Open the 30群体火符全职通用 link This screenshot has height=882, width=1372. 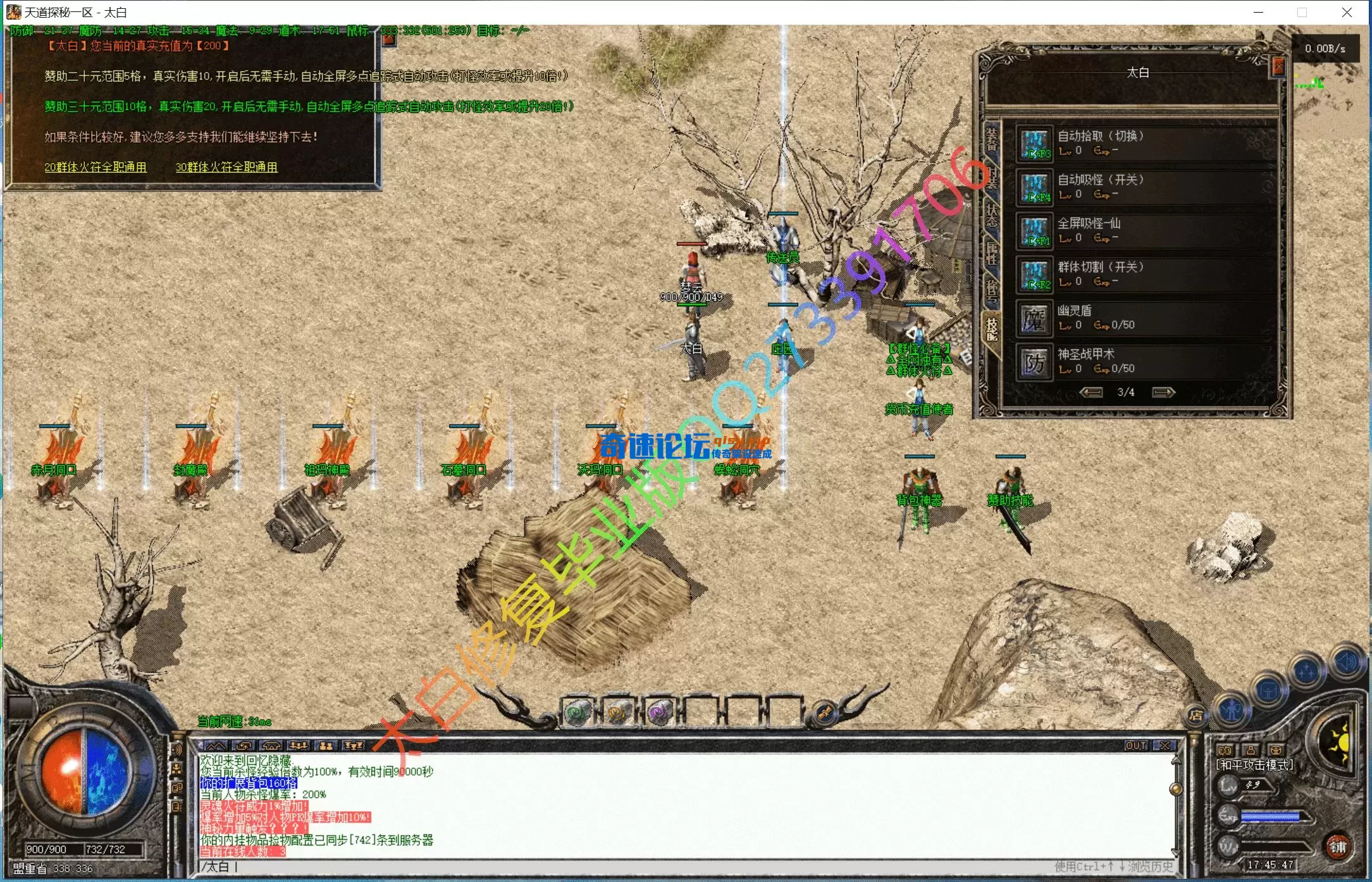pos(226,167)
